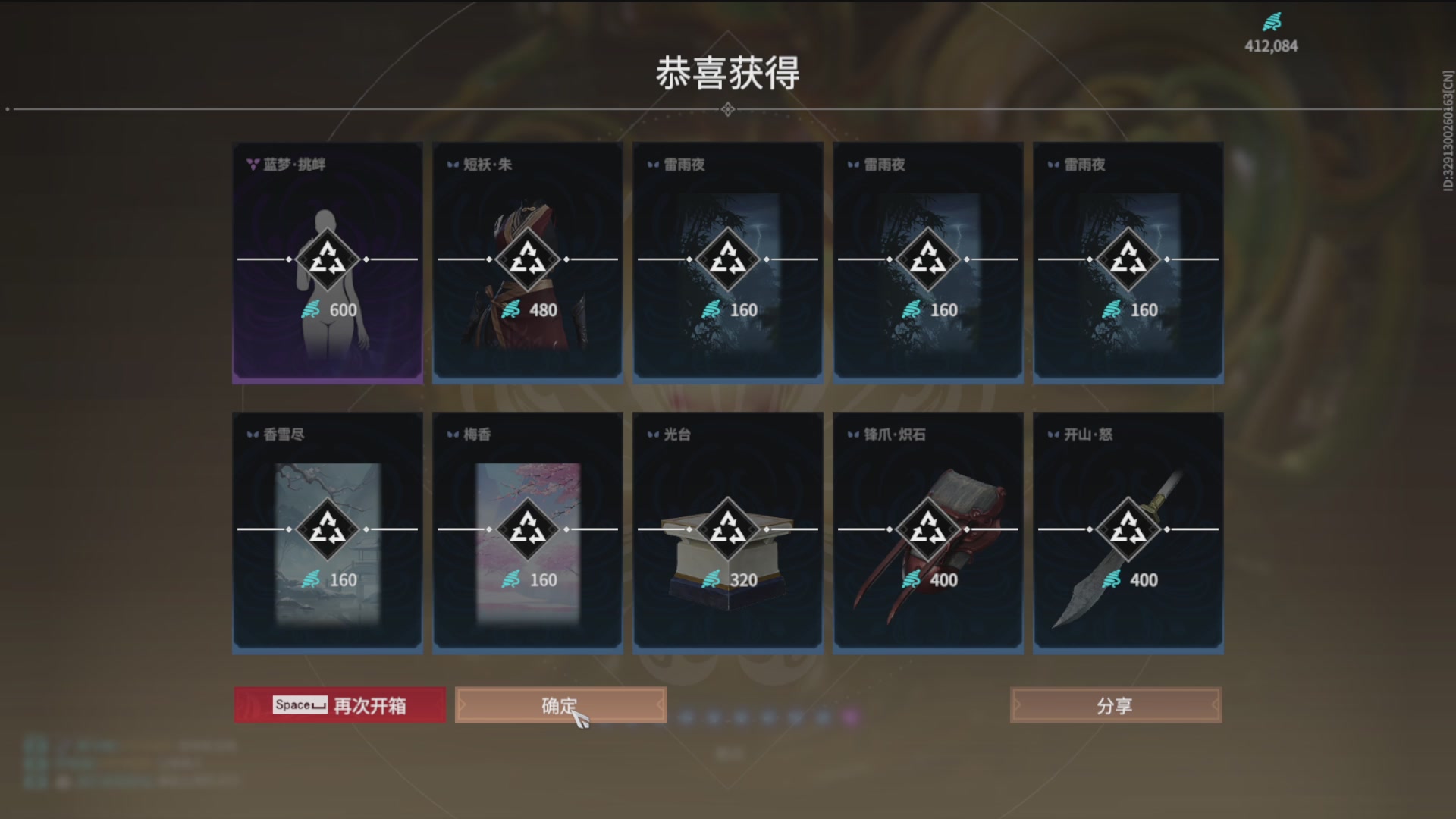Screen dimensions: 1456x819
Task: Click the recycle icon on 开山·怒 card
Action: pos(1128,530)
